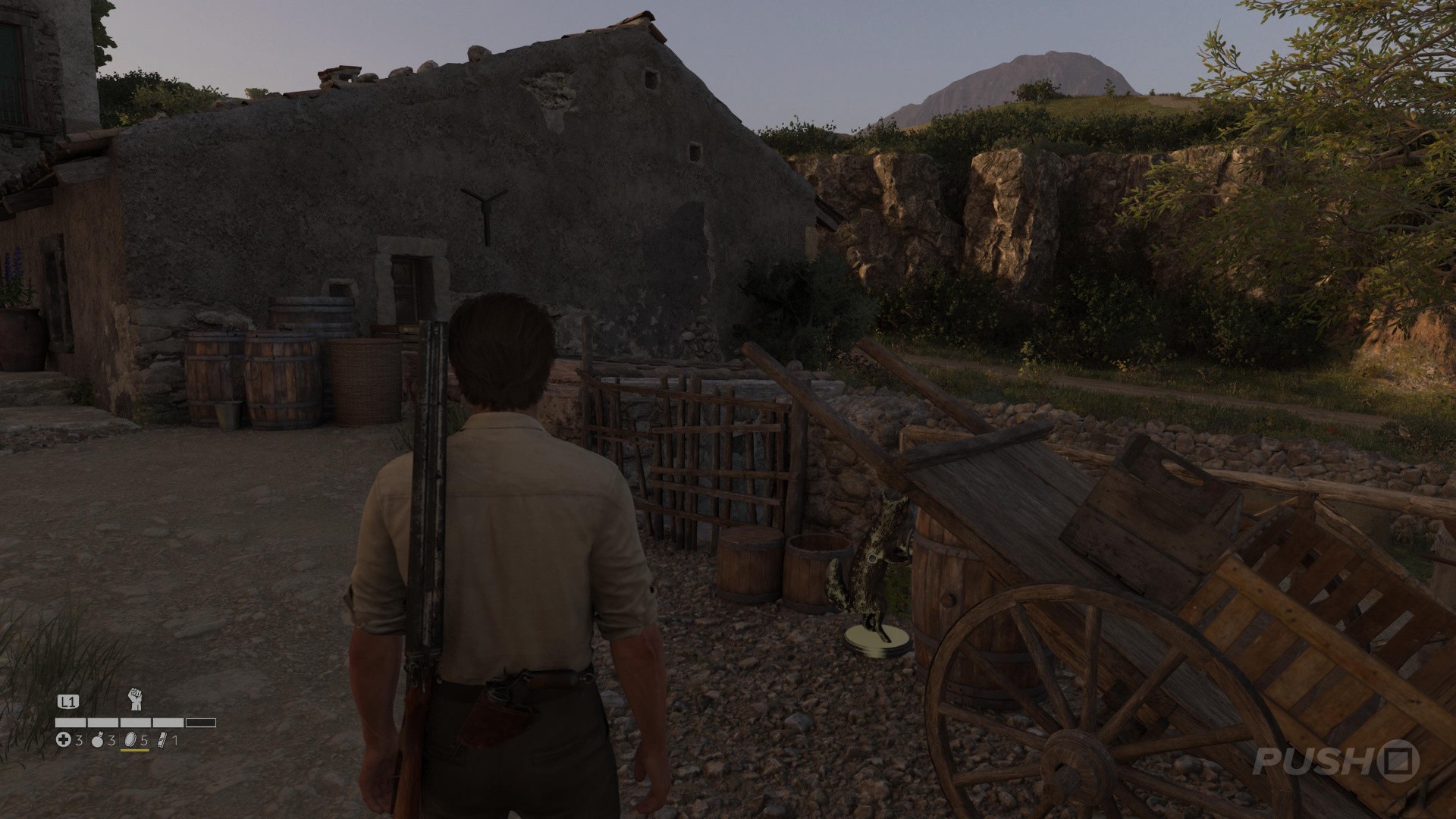This screenshot has width=1456, height=819.
Task: Select the whetstone item icon
Action: click(x=162, y=740)
